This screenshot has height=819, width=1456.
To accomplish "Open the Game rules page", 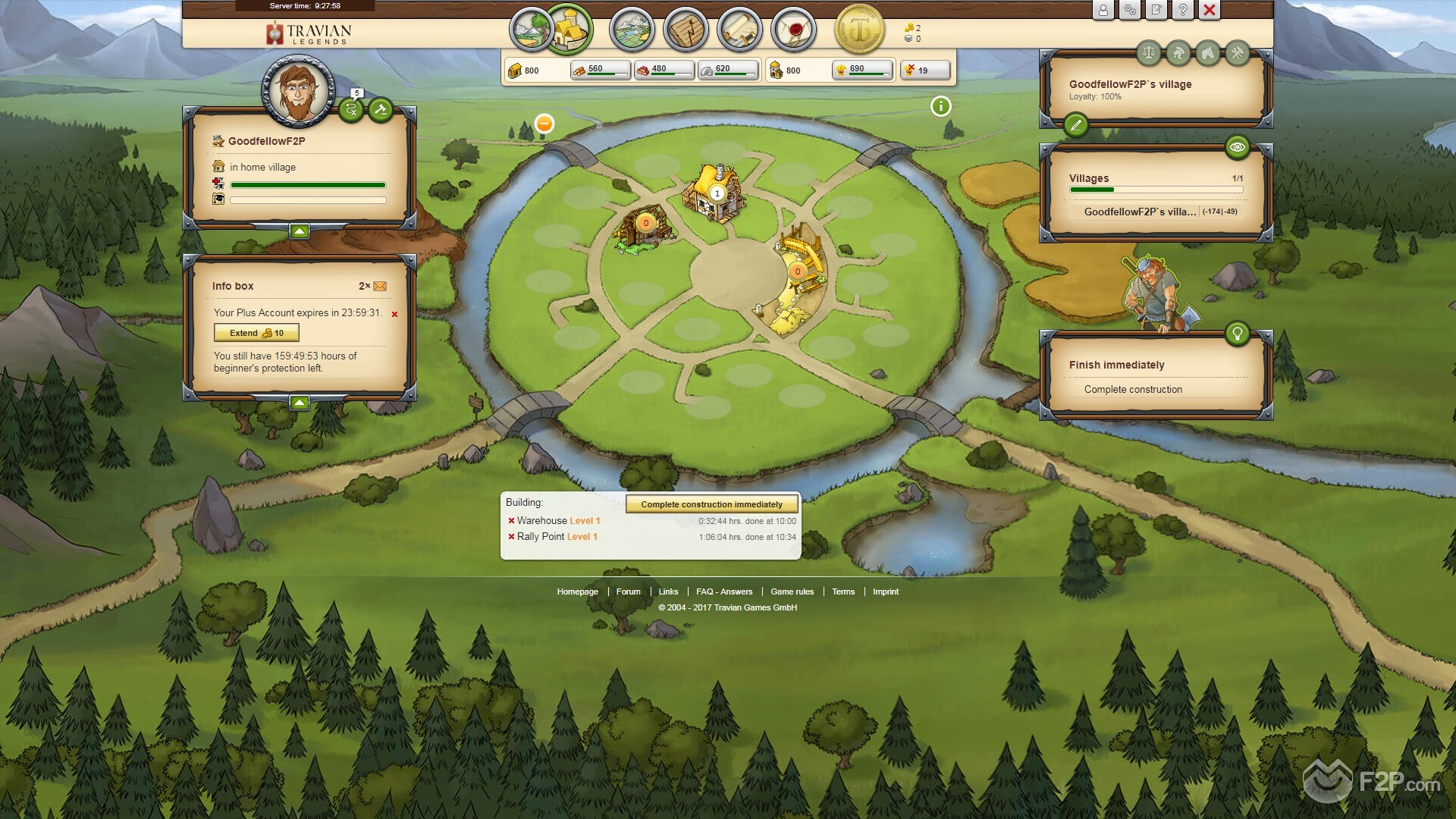I will click(792, 591).
